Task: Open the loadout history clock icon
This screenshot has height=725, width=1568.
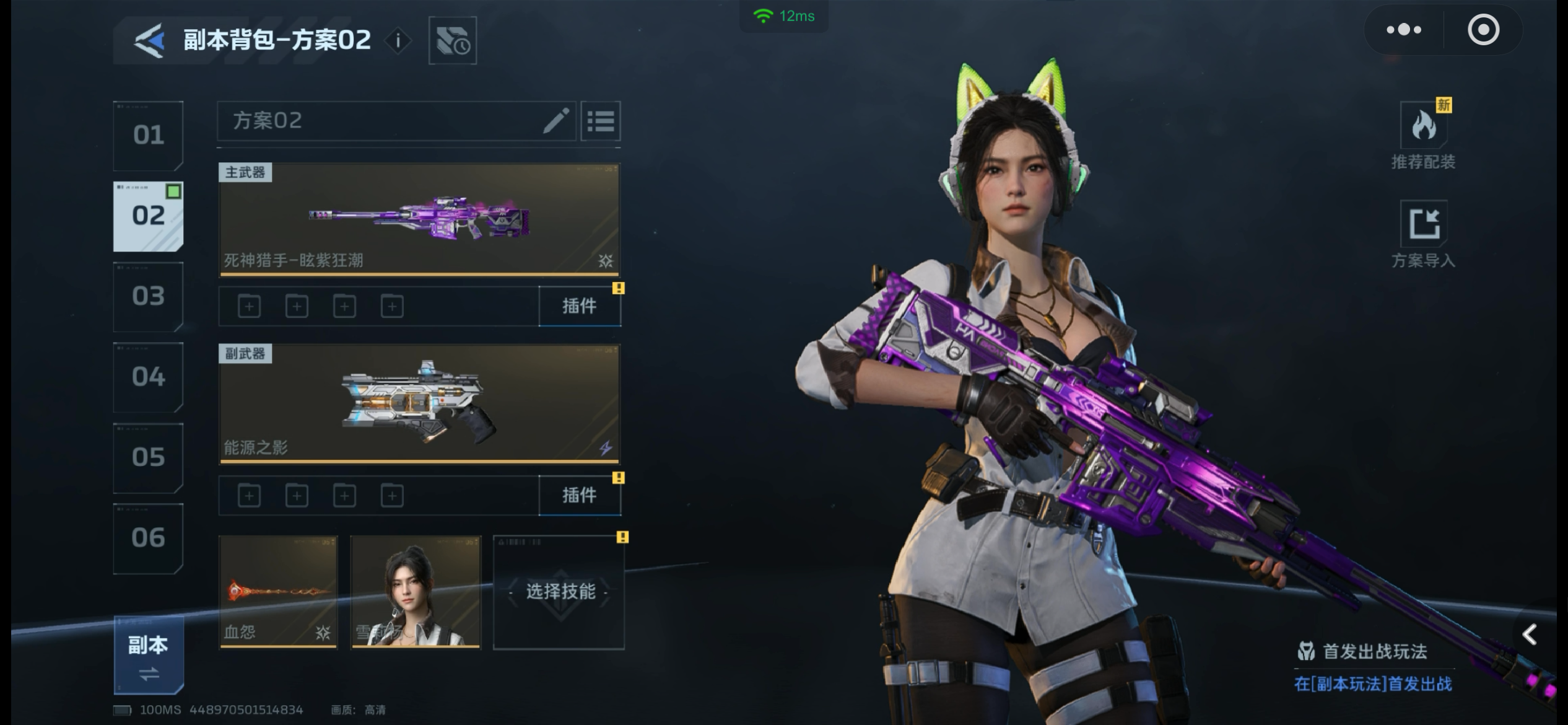Action: coord(453,41)
